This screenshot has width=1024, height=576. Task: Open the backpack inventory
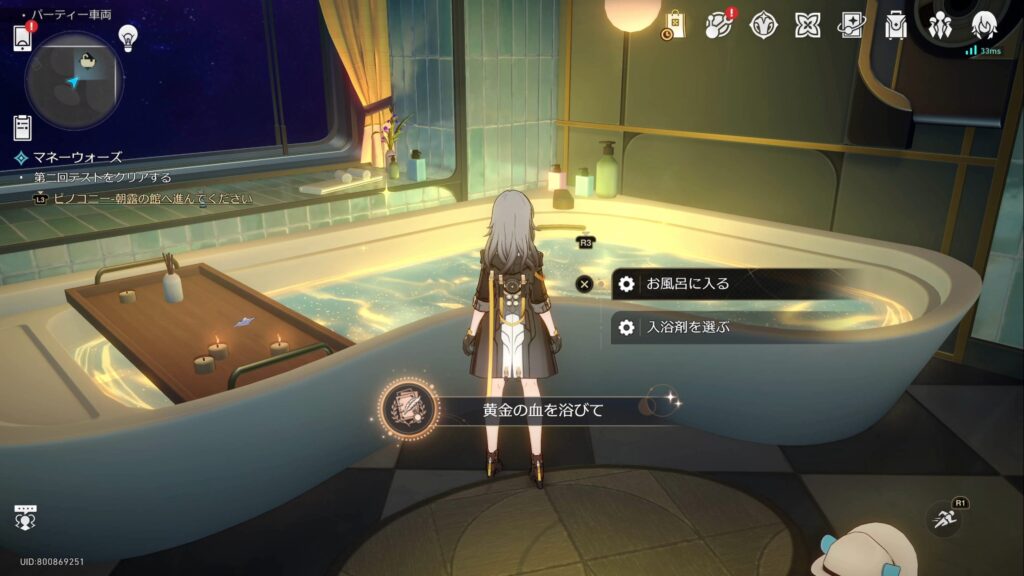[896, 25]
